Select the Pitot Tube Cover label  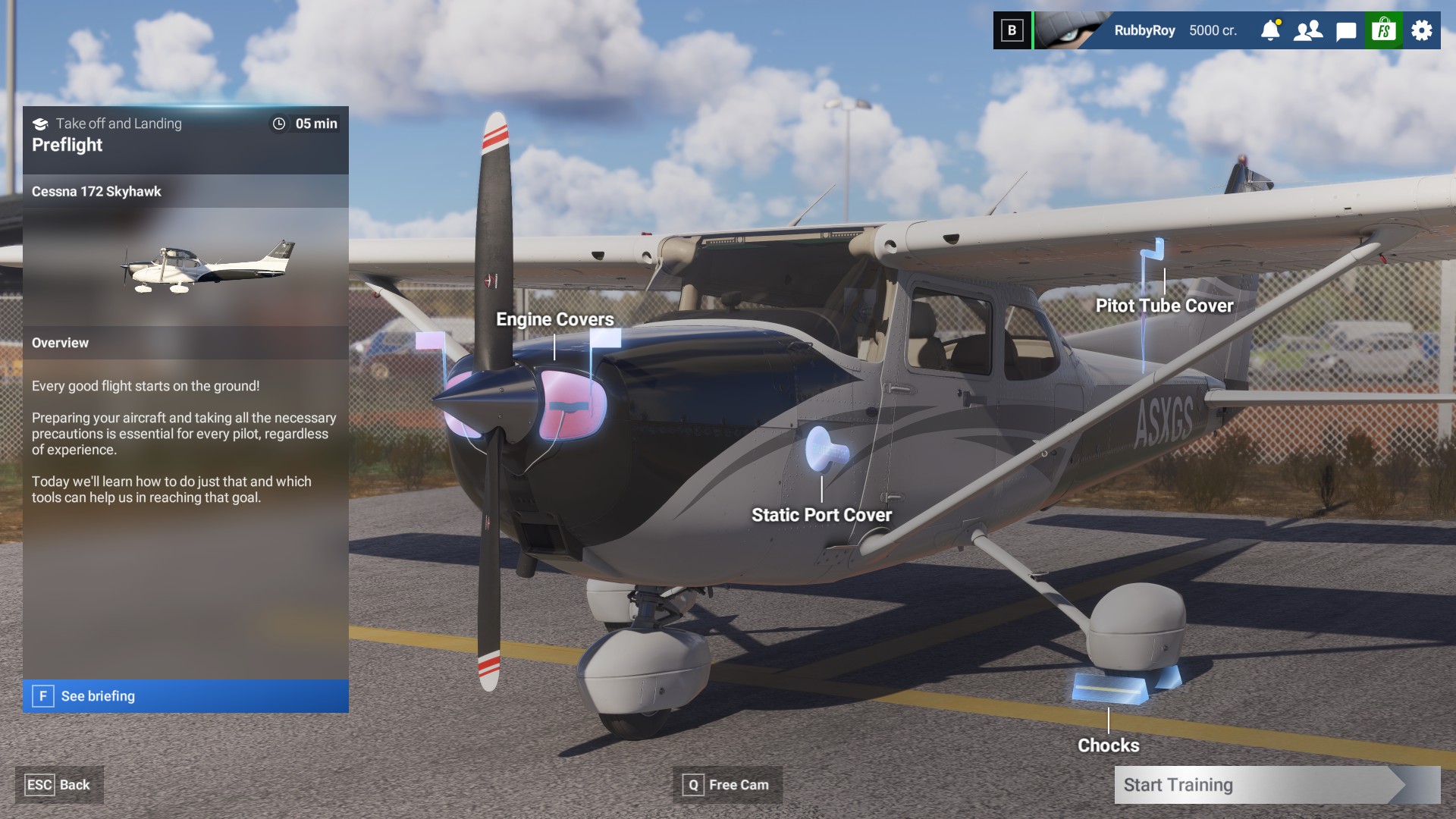point(1164,306)
